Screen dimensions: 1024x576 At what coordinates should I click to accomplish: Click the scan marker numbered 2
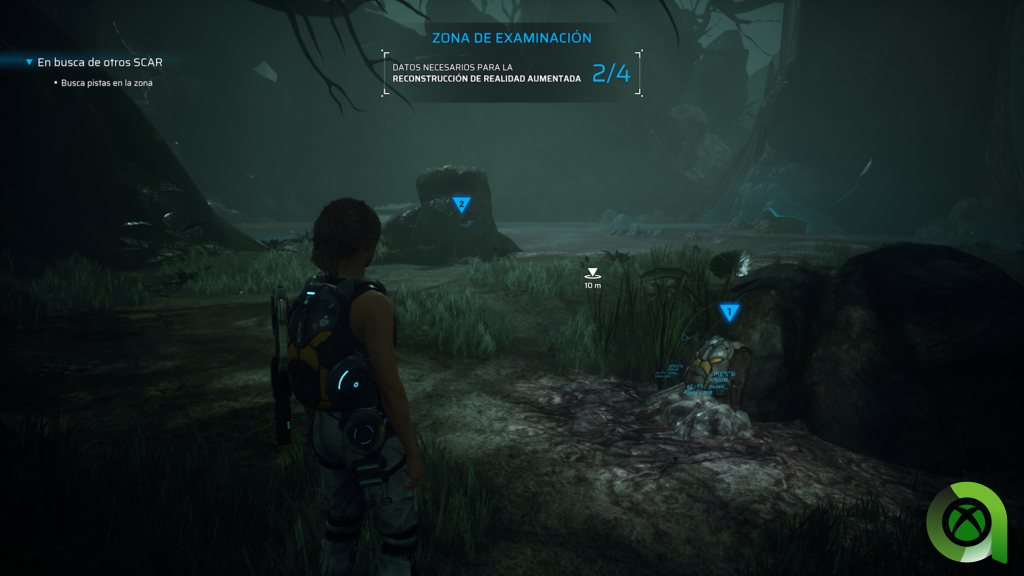pos(461,204)
